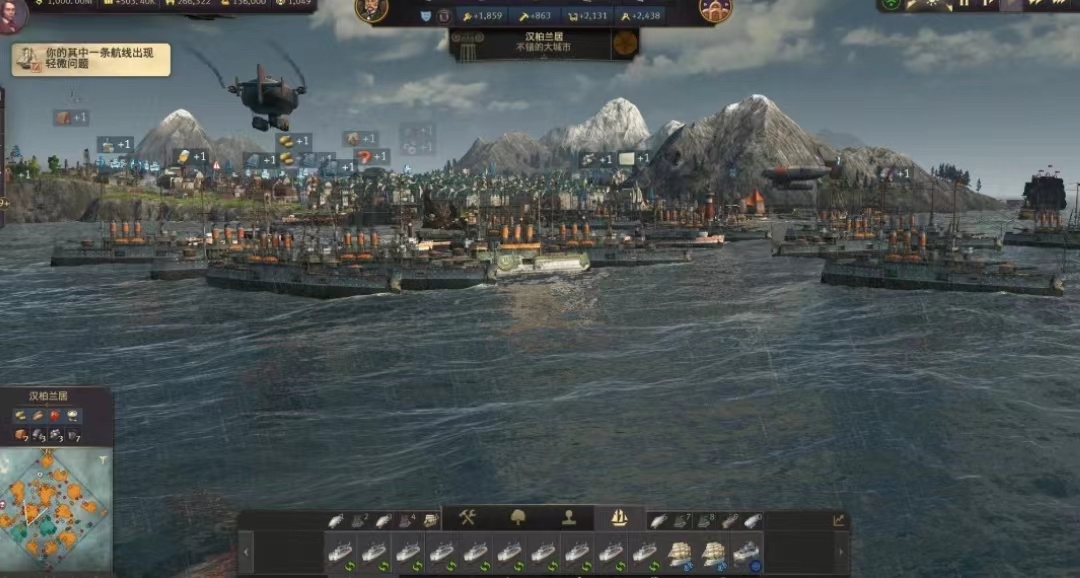Open the stamp category tab
This screenshot has width=1080, height=578.
569,518
